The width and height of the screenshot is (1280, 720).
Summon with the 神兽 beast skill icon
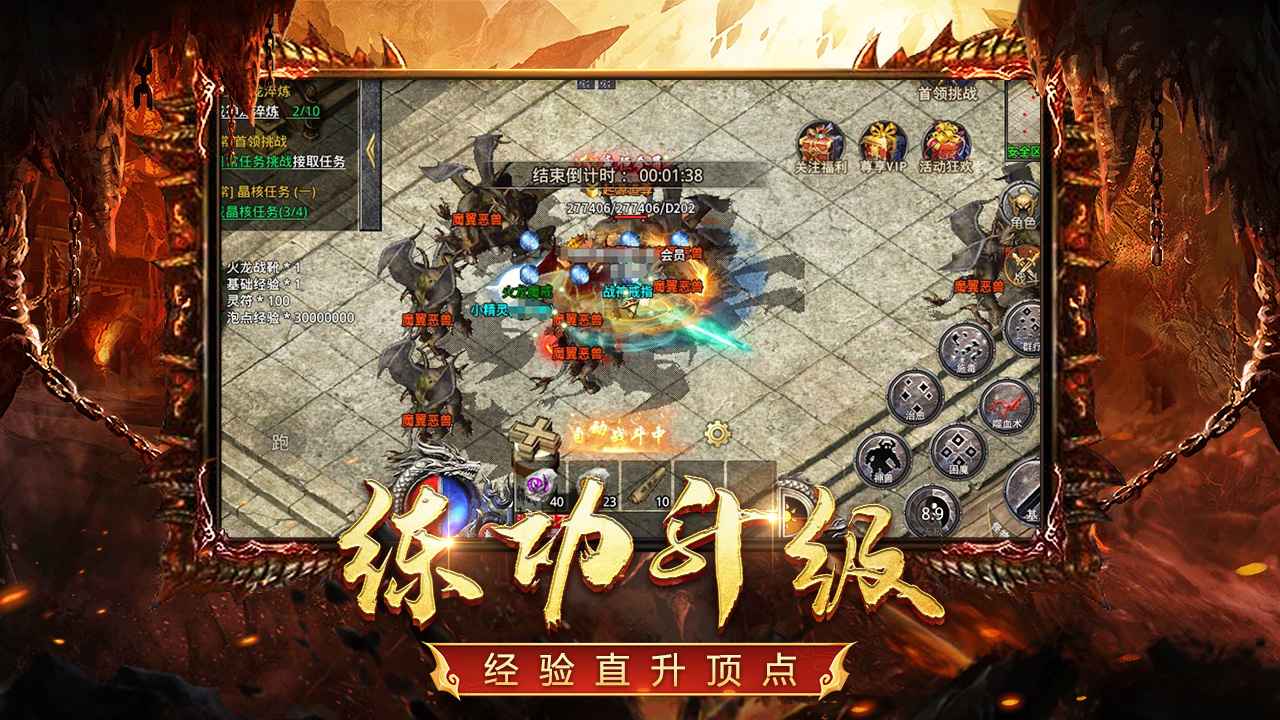(884, 456)
